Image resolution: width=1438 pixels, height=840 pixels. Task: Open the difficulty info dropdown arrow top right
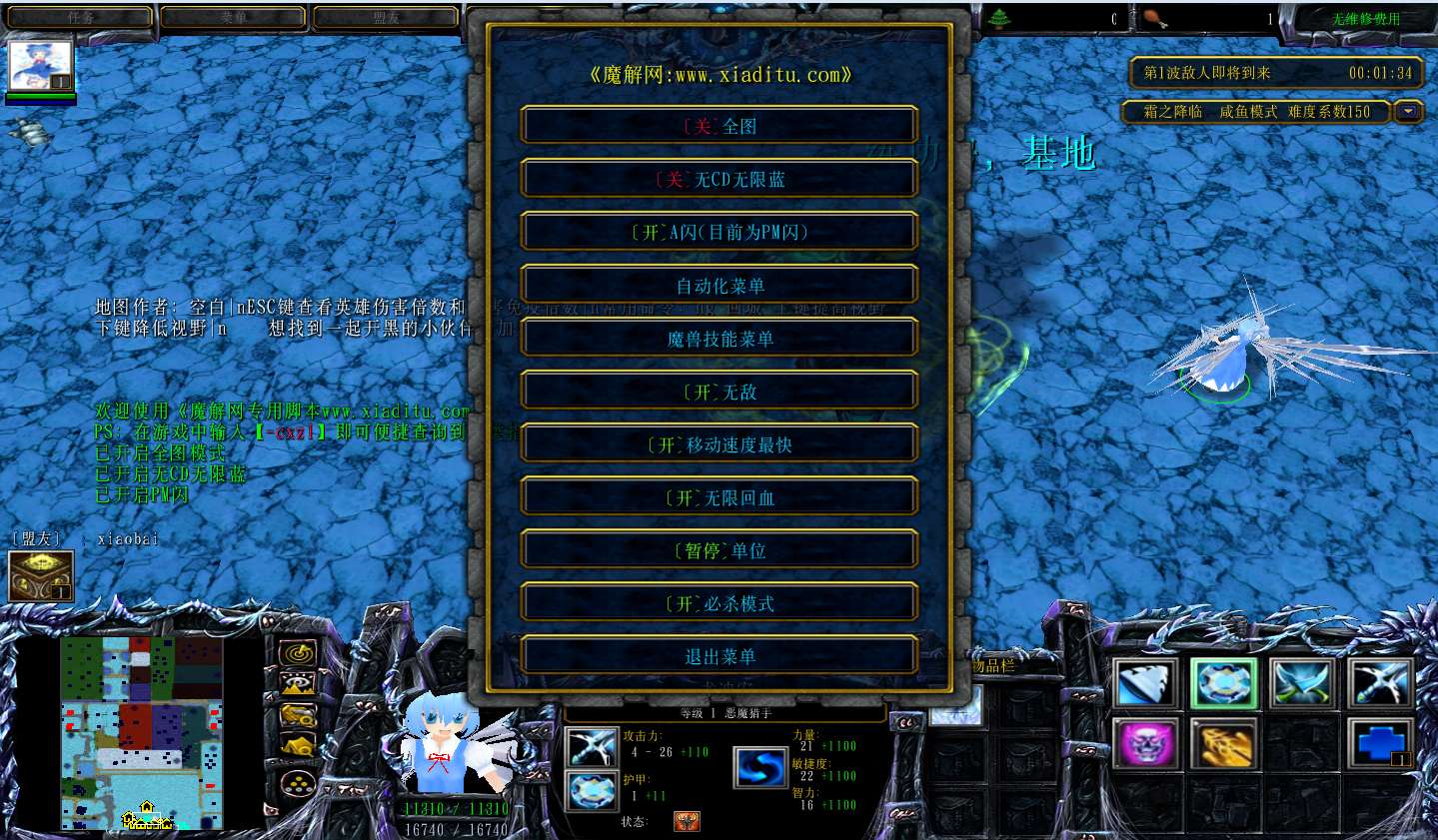1408,112
